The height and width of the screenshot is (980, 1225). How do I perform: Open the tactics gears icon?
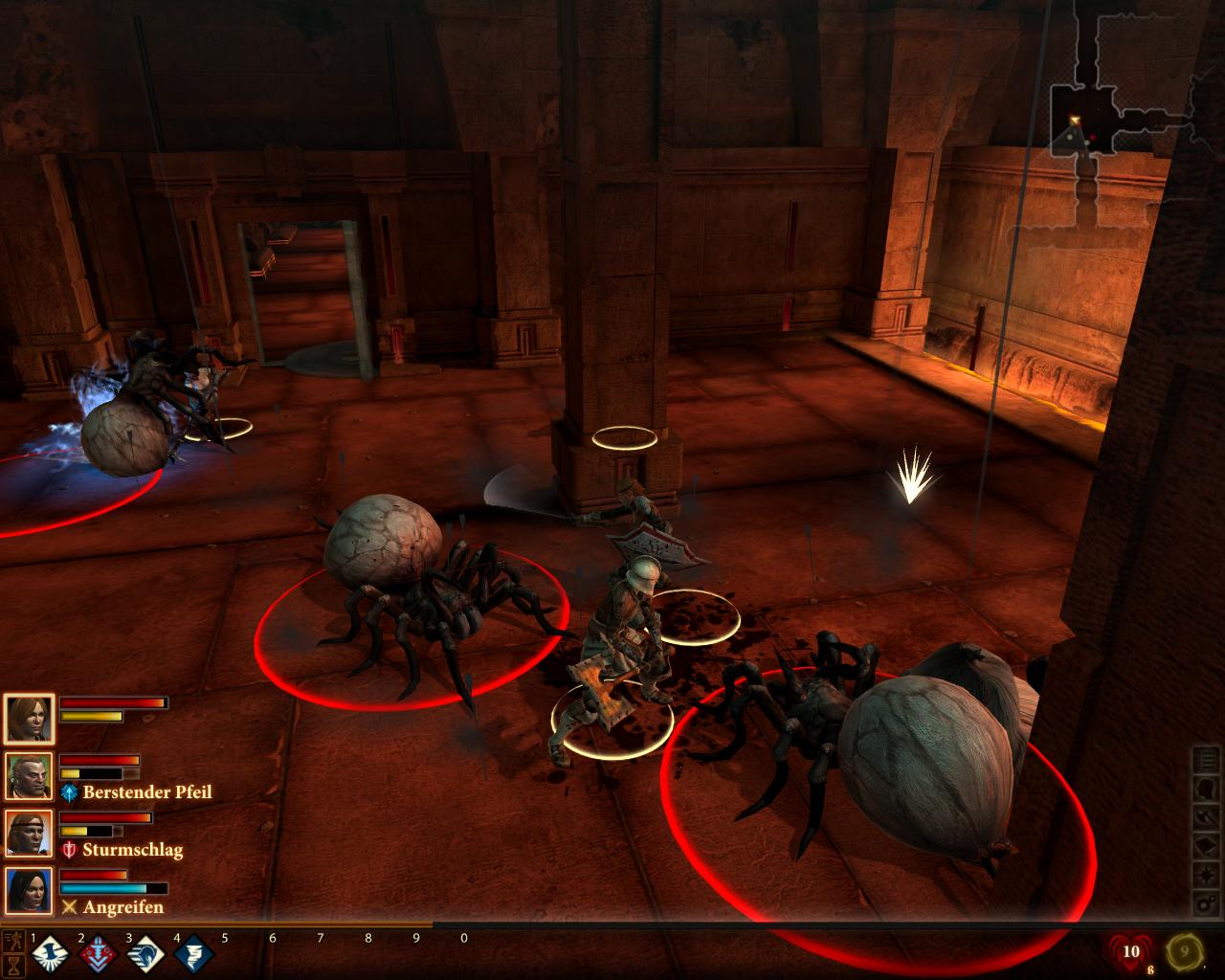pos(1207,903)
